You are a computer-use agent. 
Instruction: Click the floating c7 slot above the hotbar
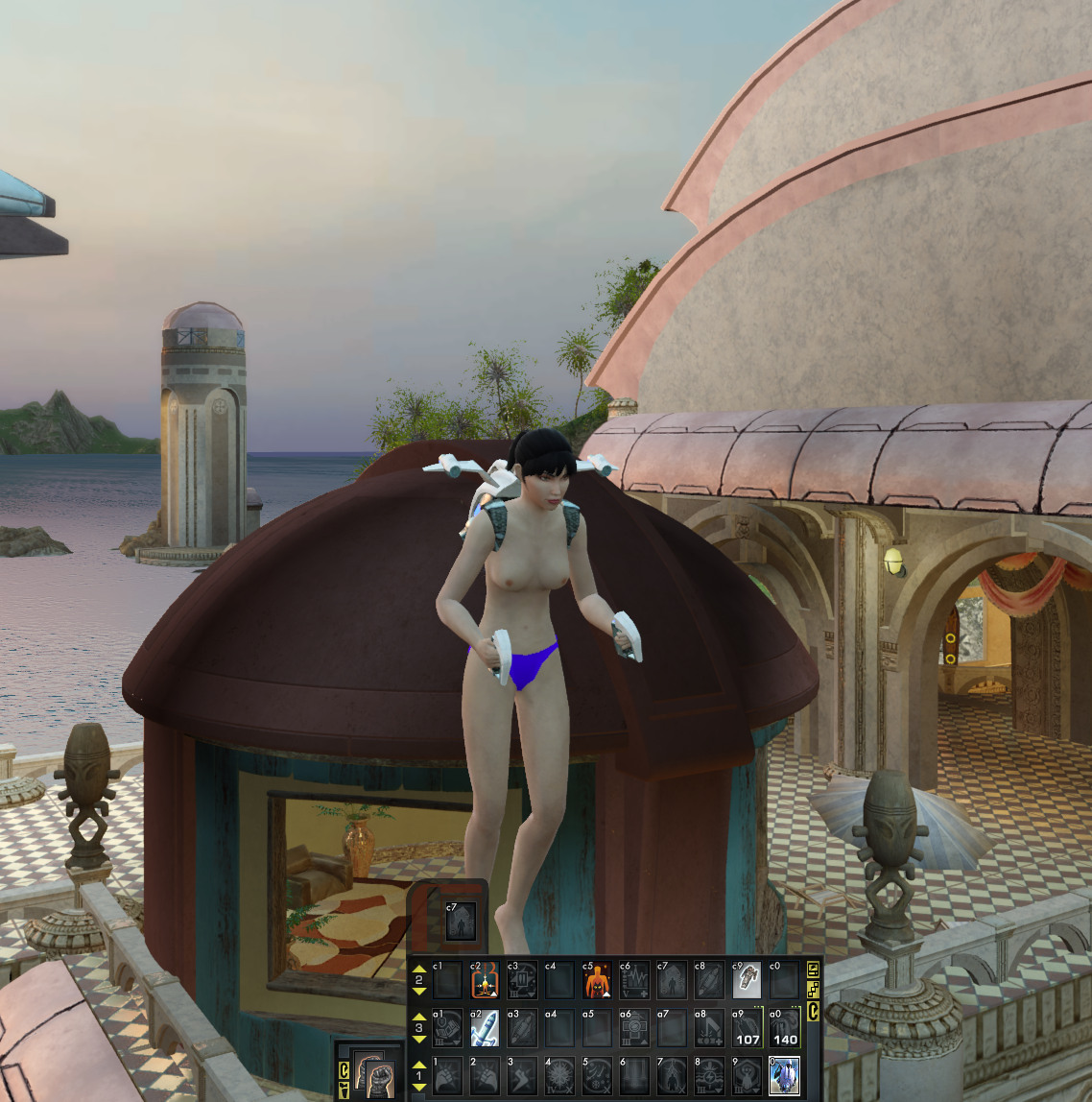(461, 922)
